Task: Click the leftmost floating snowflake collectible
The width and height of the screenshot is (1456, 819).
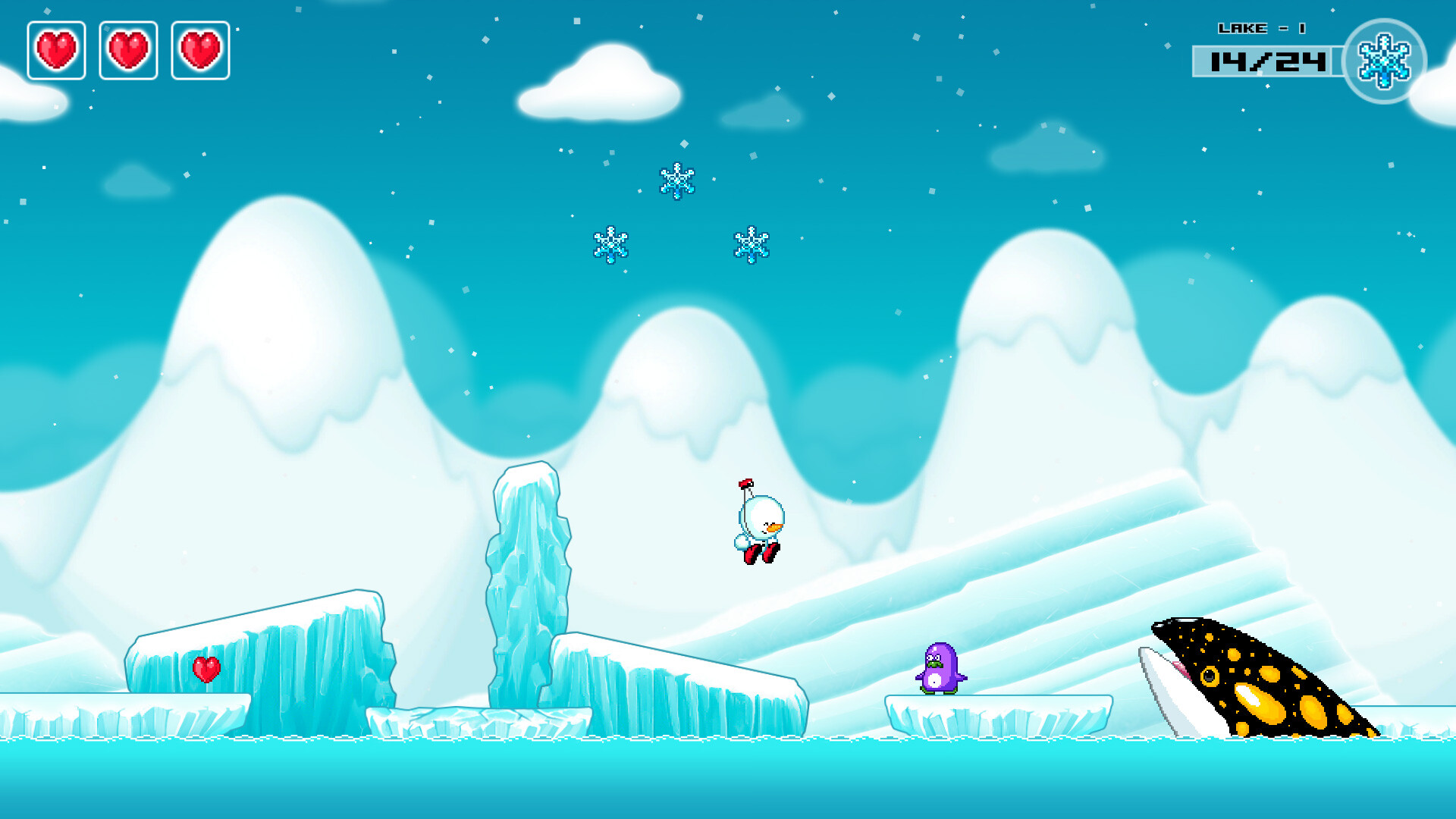Action: pyautogui.click(x=611, y=246)
